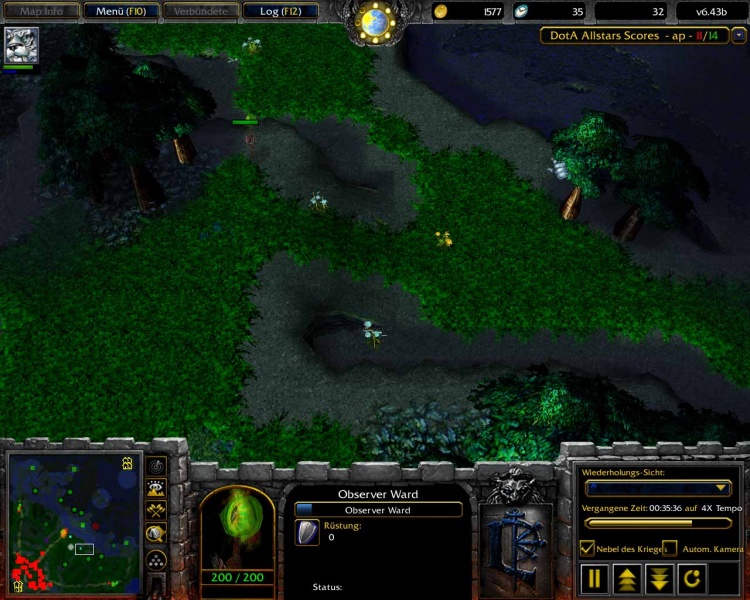The height and width of the screenshot is (600, 750).
Task: Click the replay progress bar
Action: click(656, 522)
